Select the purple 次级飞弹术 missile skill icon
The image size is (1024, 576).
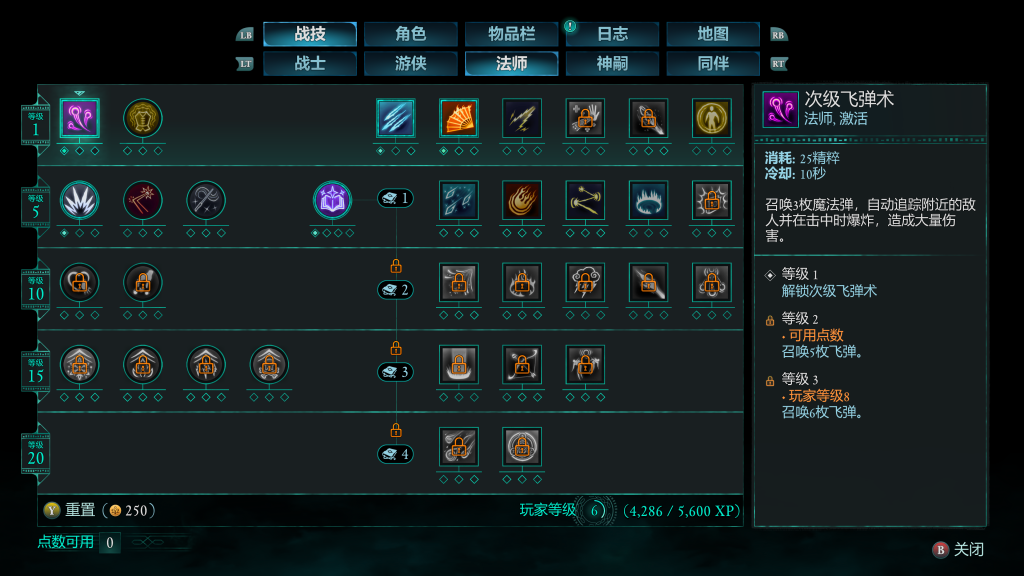coord(80,118)
